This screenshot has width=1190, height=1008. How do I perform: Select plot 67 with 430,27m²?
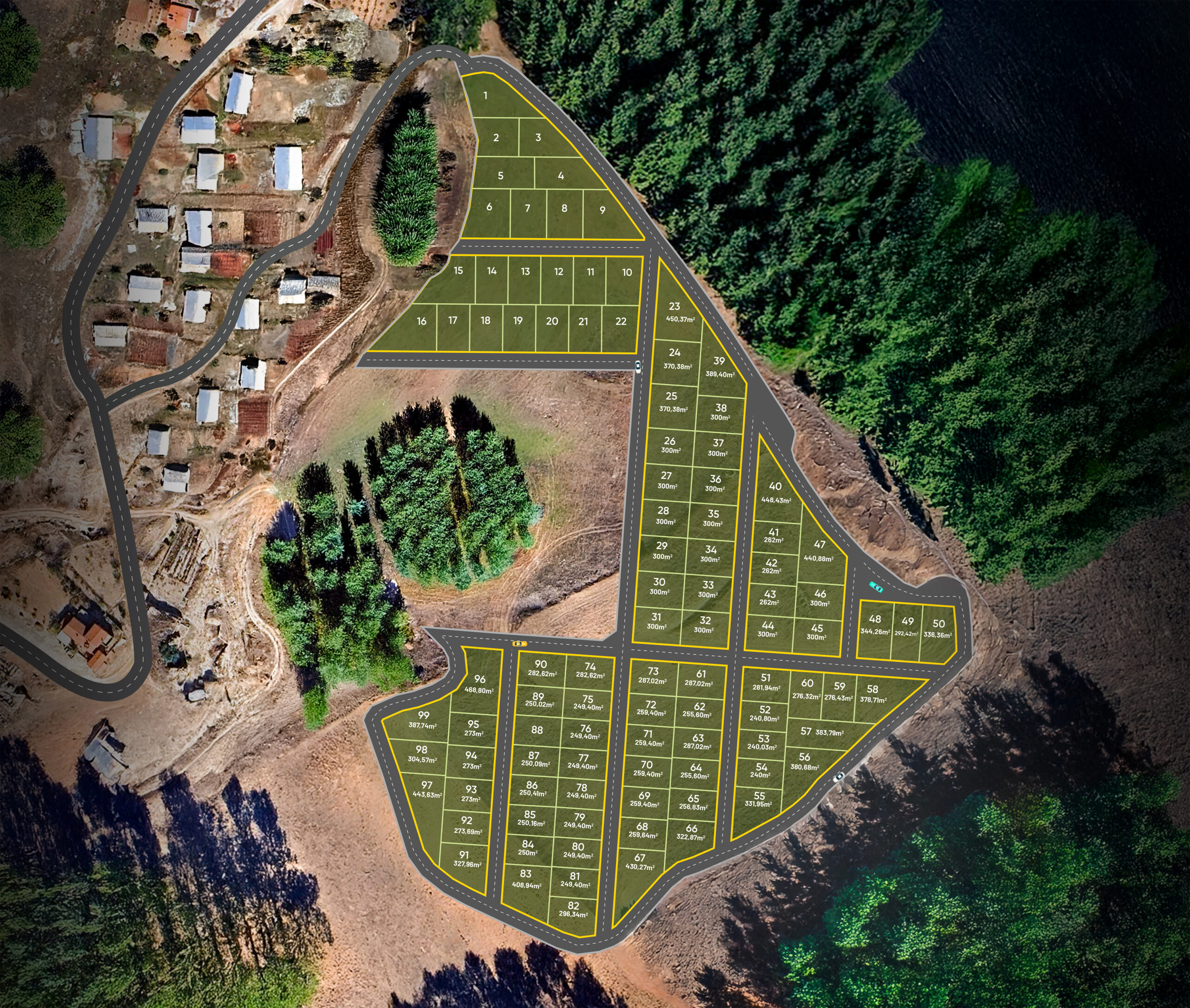pyautogui.click(x=640, y=862)
